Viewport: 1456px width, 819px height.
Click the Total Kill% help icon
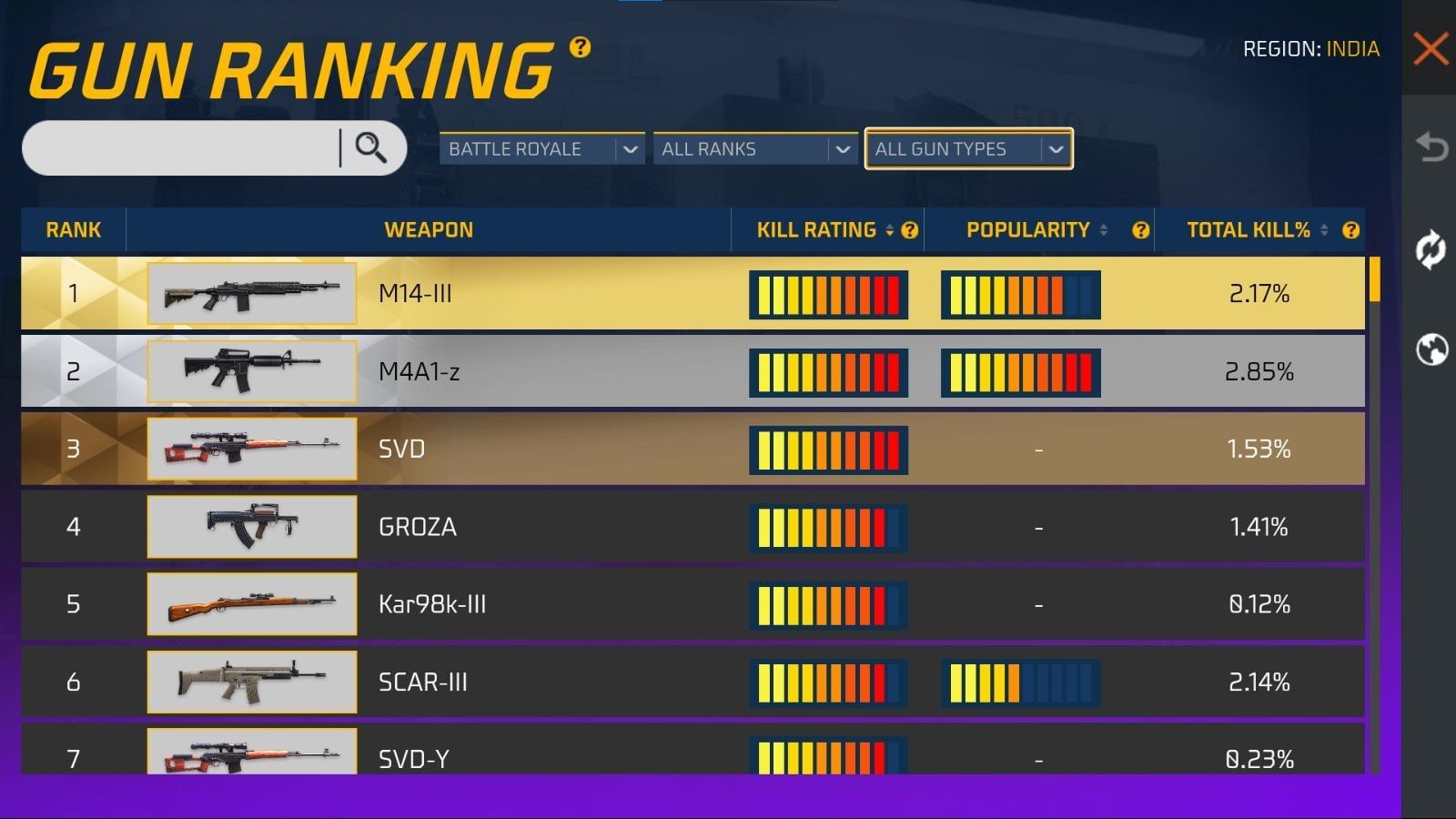click(1351, 230)
